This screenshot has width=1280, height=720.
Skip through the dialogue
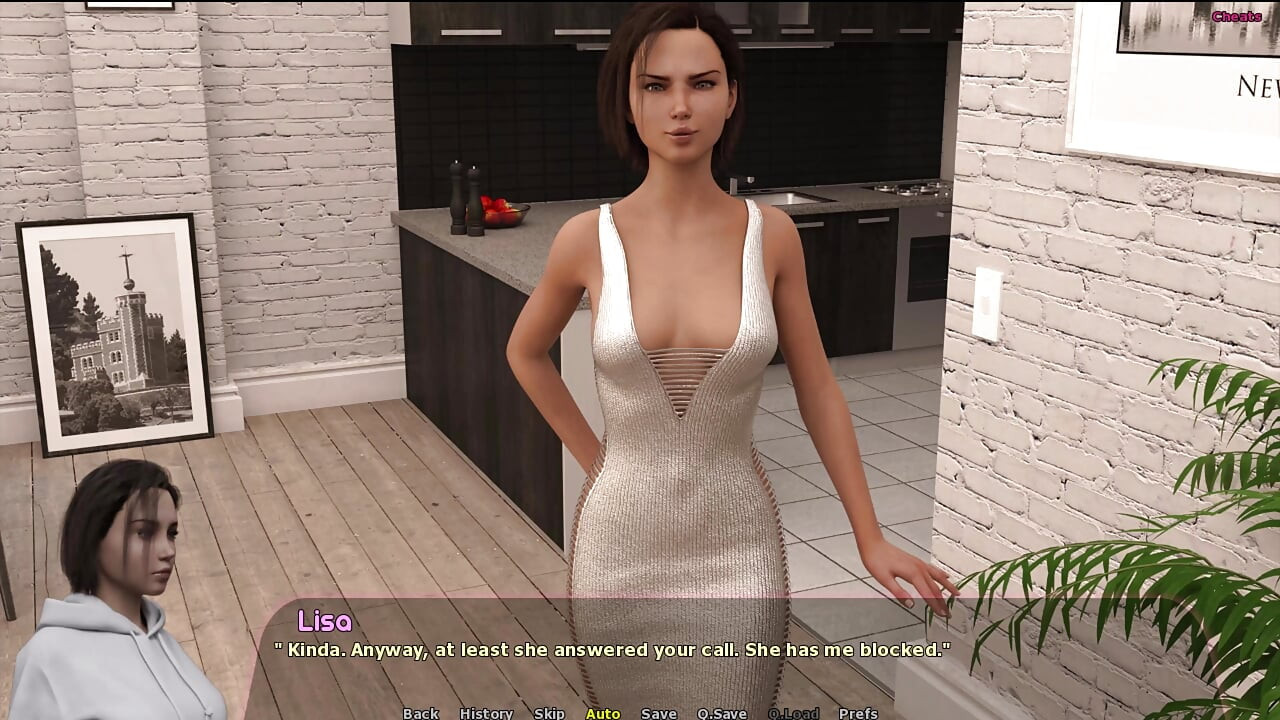coord(549,713)
